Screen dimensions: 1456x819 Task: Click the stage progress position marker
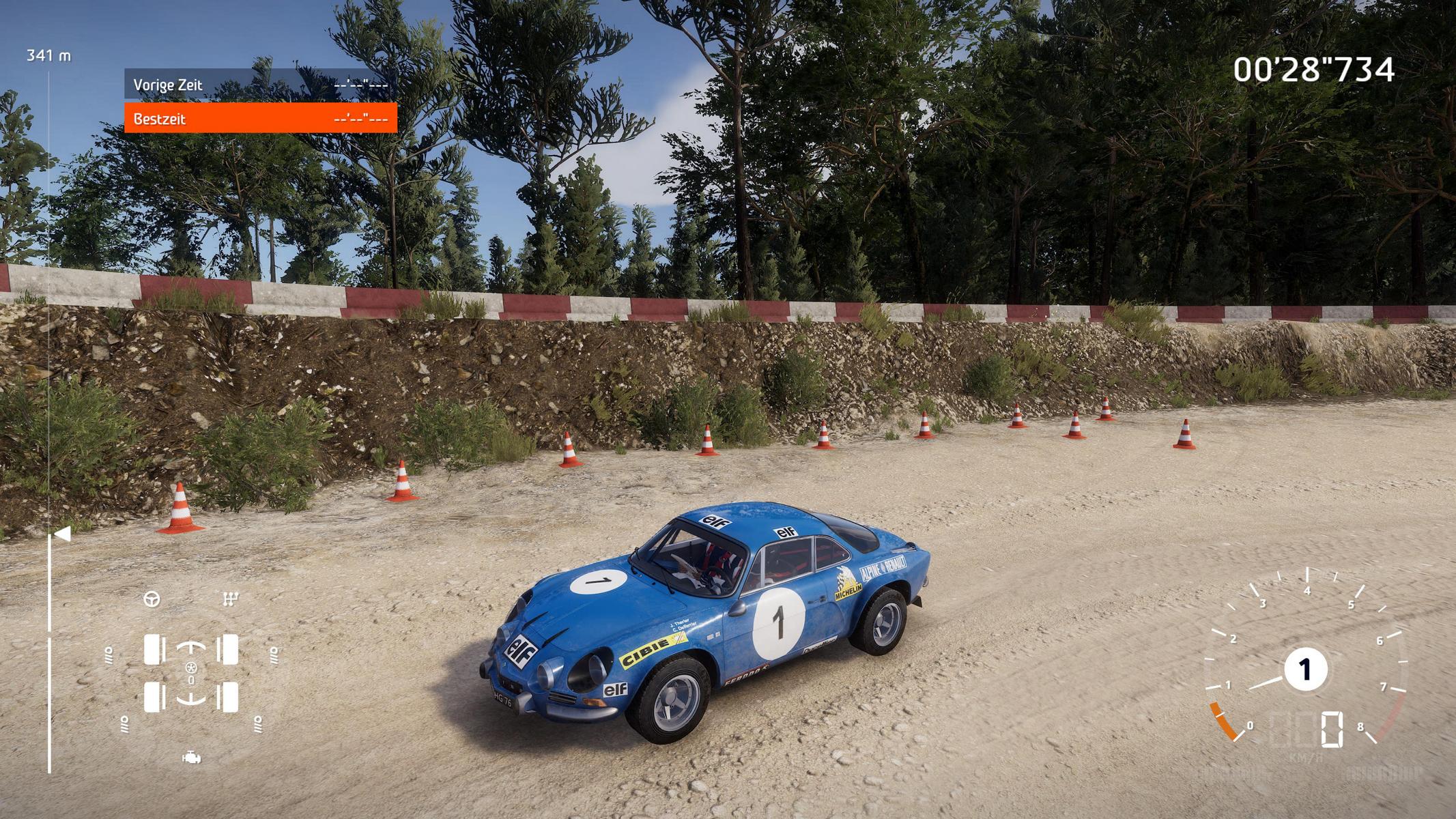[61, 534]
